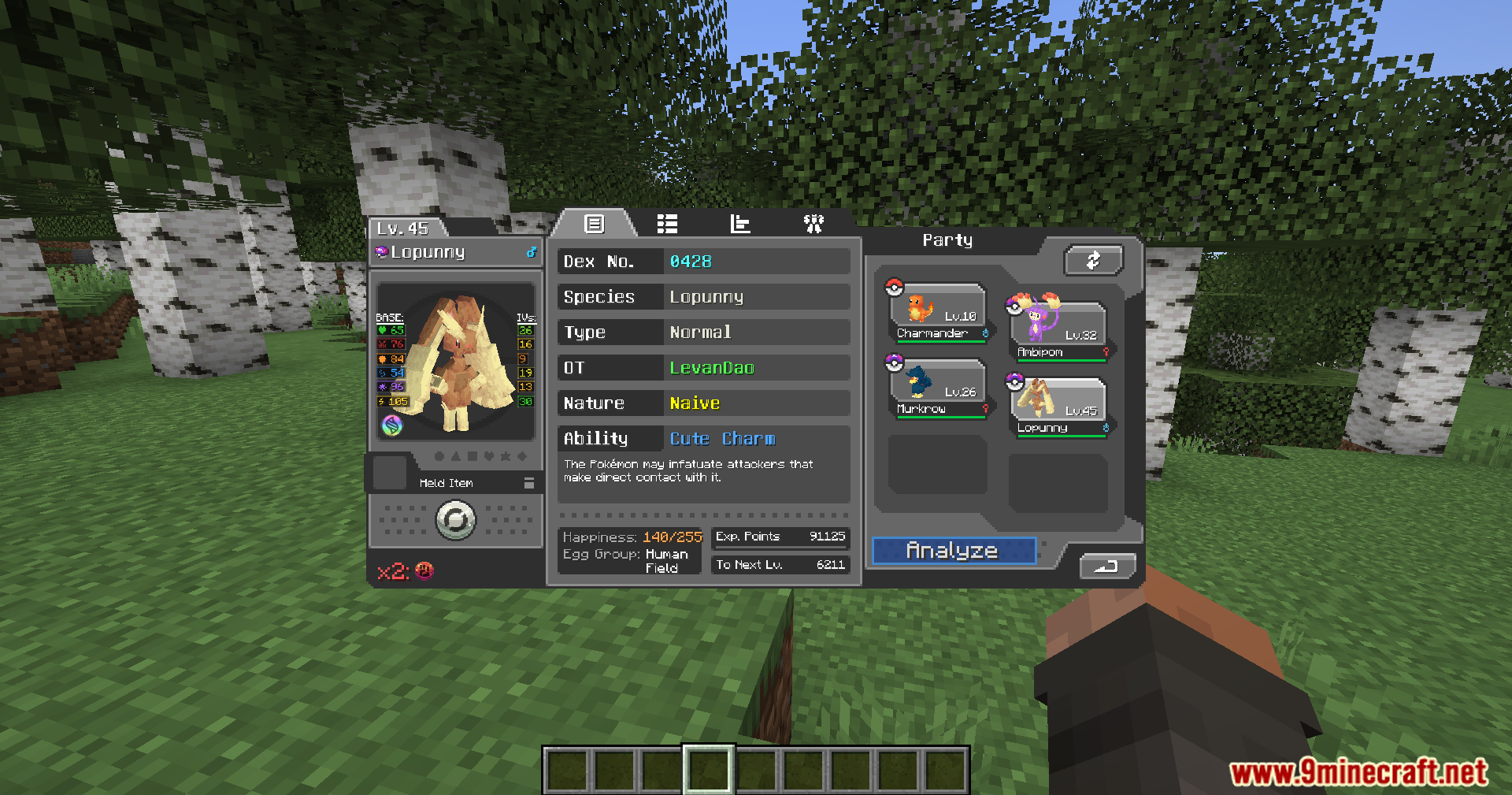Open the fourth summary tab with the creature icon
Viewport: 1512px width, 795px height.
pyautogui.click(x=813, y=225)
